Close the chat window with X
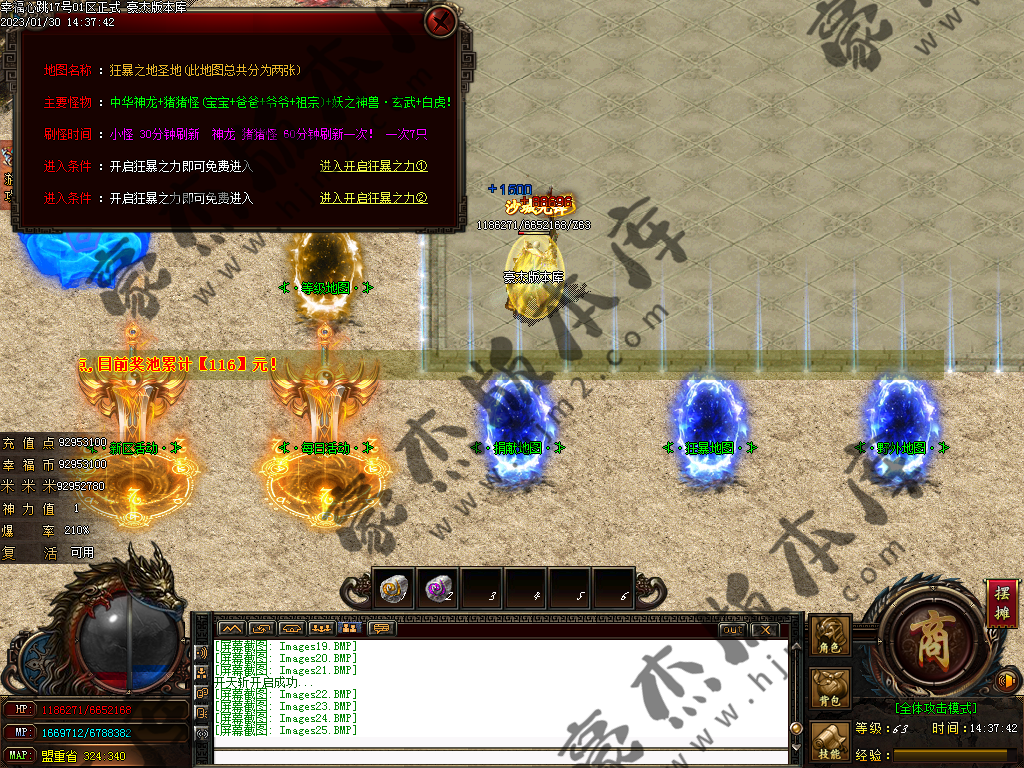The image size is (1024, 768). coord(764,629)
